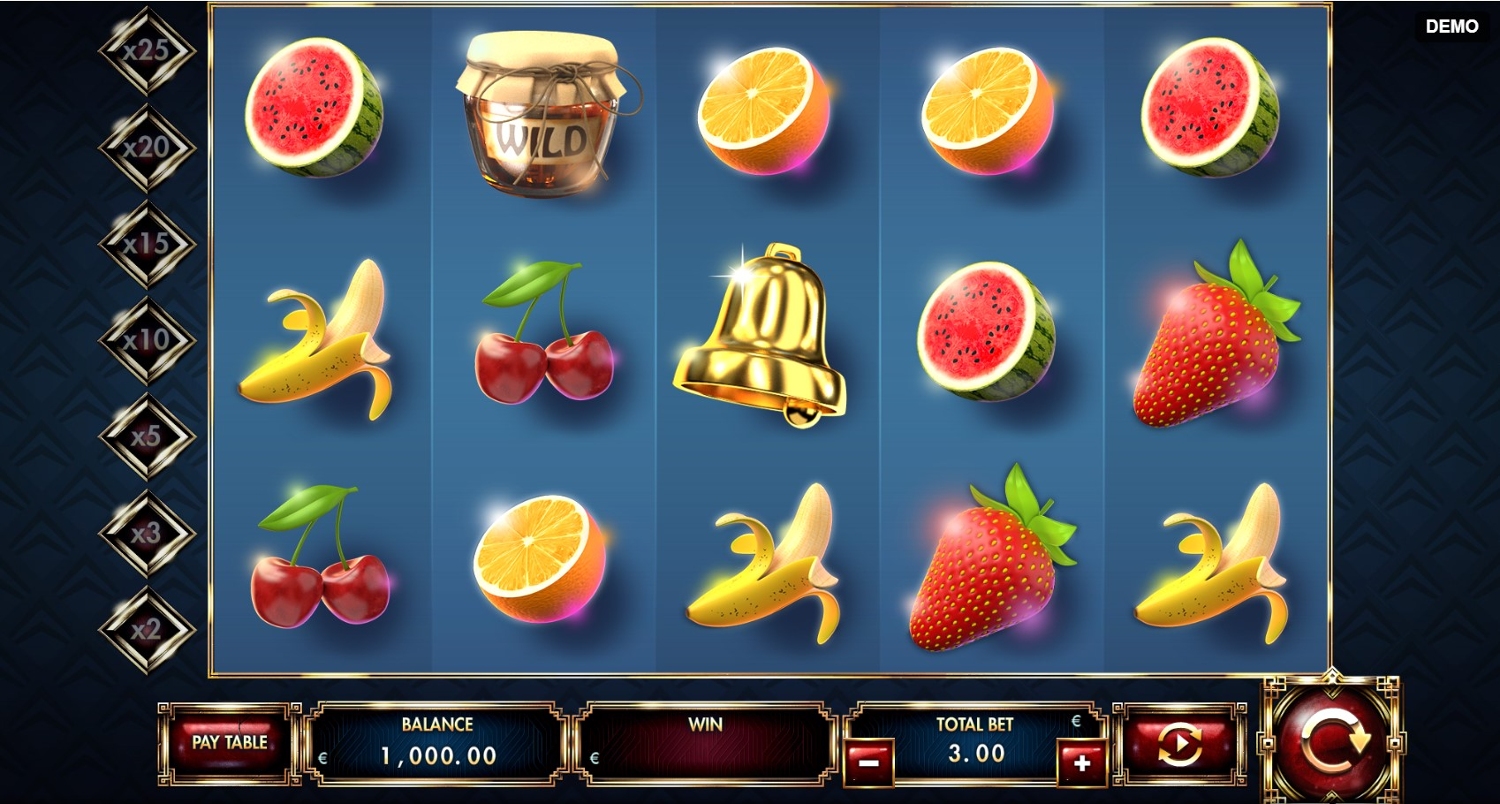
Task: Increase total bet with plus button
Action: [1082, 763]
